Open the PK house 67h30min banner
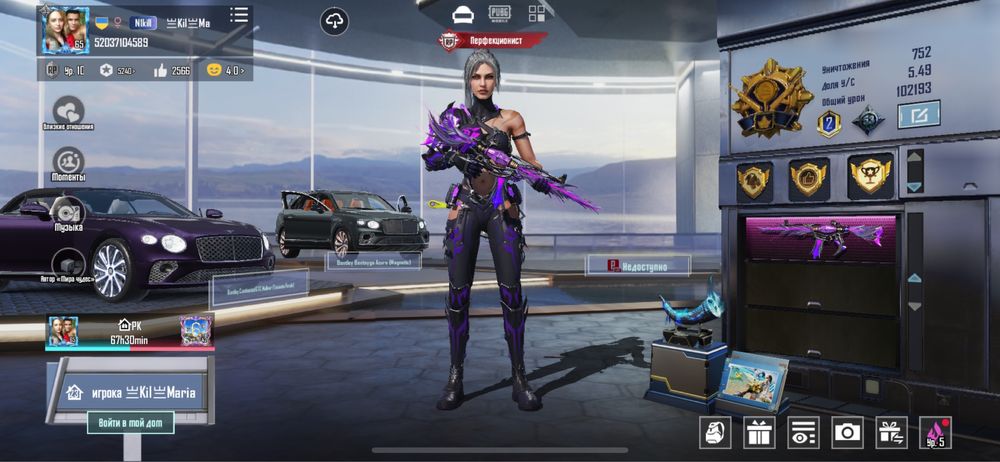Screen dimensions: 1000x462 [130, 332]
